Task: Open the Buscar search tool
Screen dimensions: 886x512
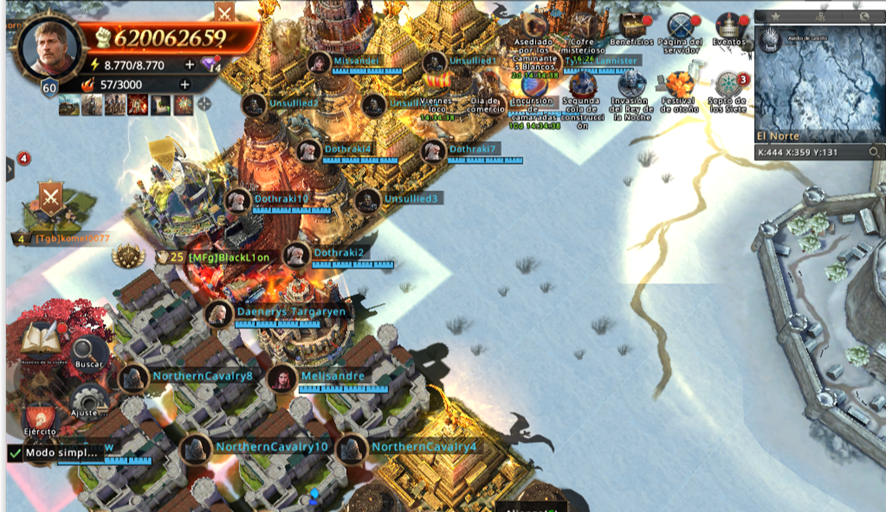Action: point(88,352)
